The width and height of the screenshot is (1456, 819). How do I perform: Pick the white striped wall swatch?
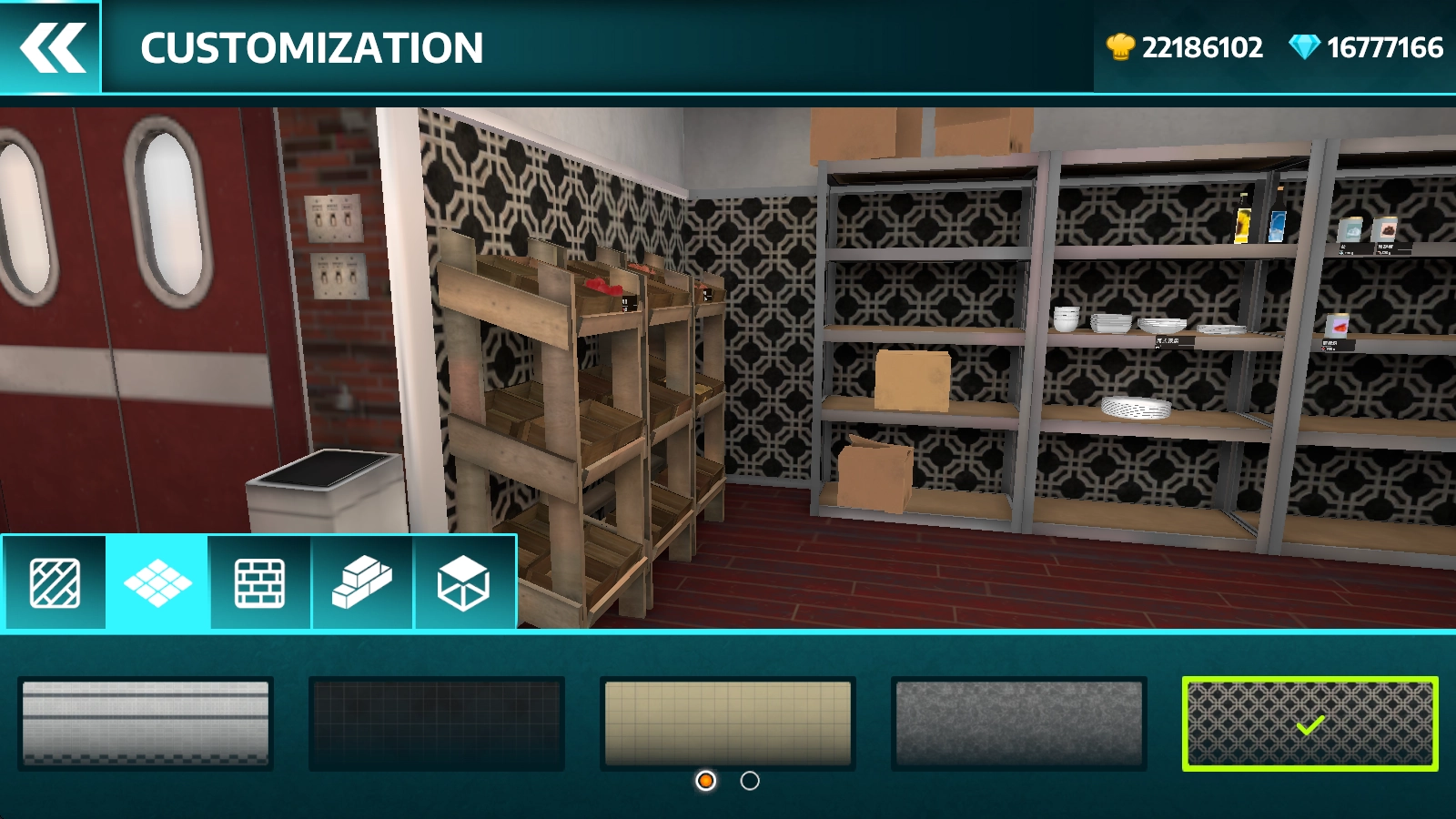click(x=146, y=723)
